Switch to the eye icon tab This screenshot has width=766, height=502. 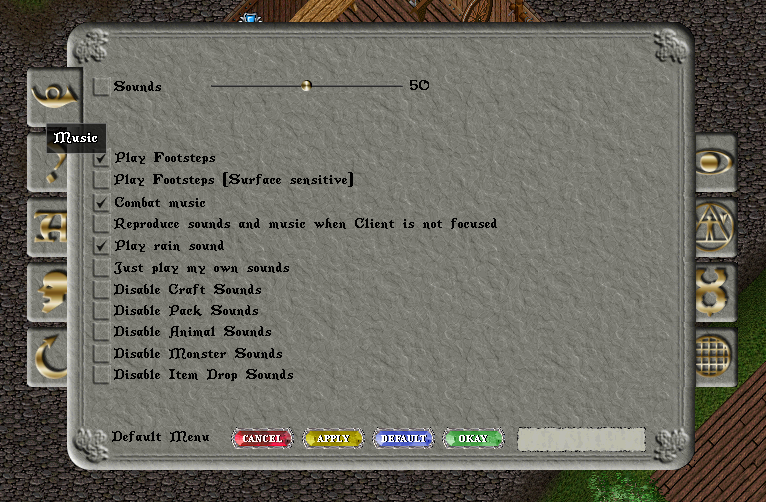(x=715, y=163)
